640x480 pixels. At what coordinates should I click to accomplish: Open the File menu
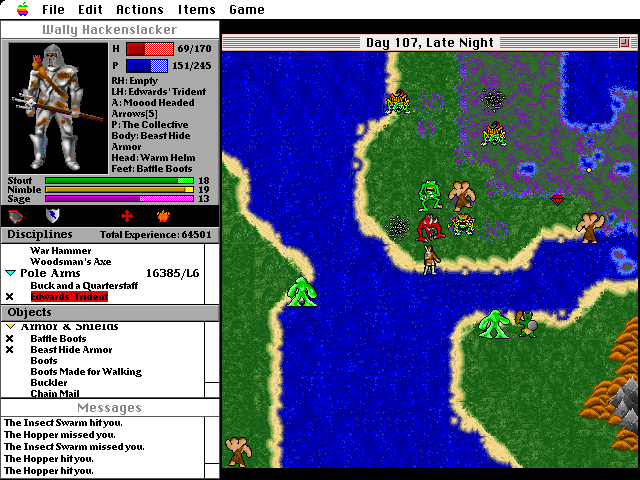click(53, 10)
